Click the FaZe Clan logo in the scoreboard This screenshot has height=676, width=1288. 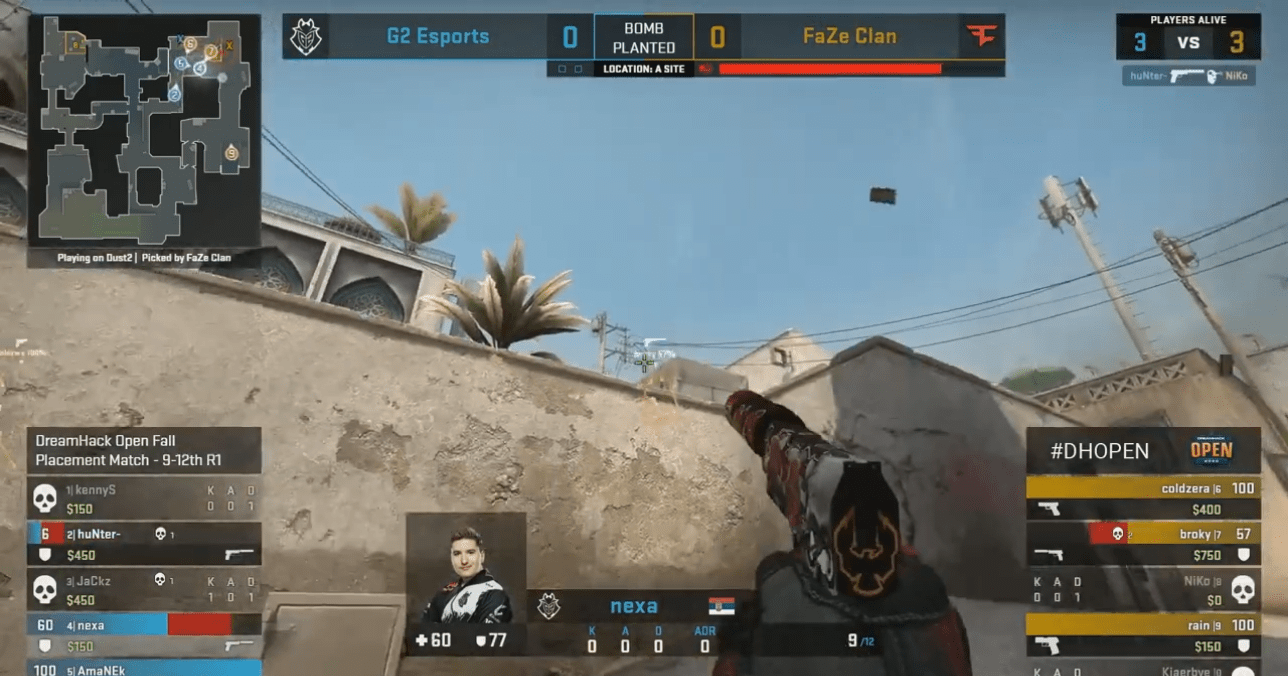(x=982, y=37)
